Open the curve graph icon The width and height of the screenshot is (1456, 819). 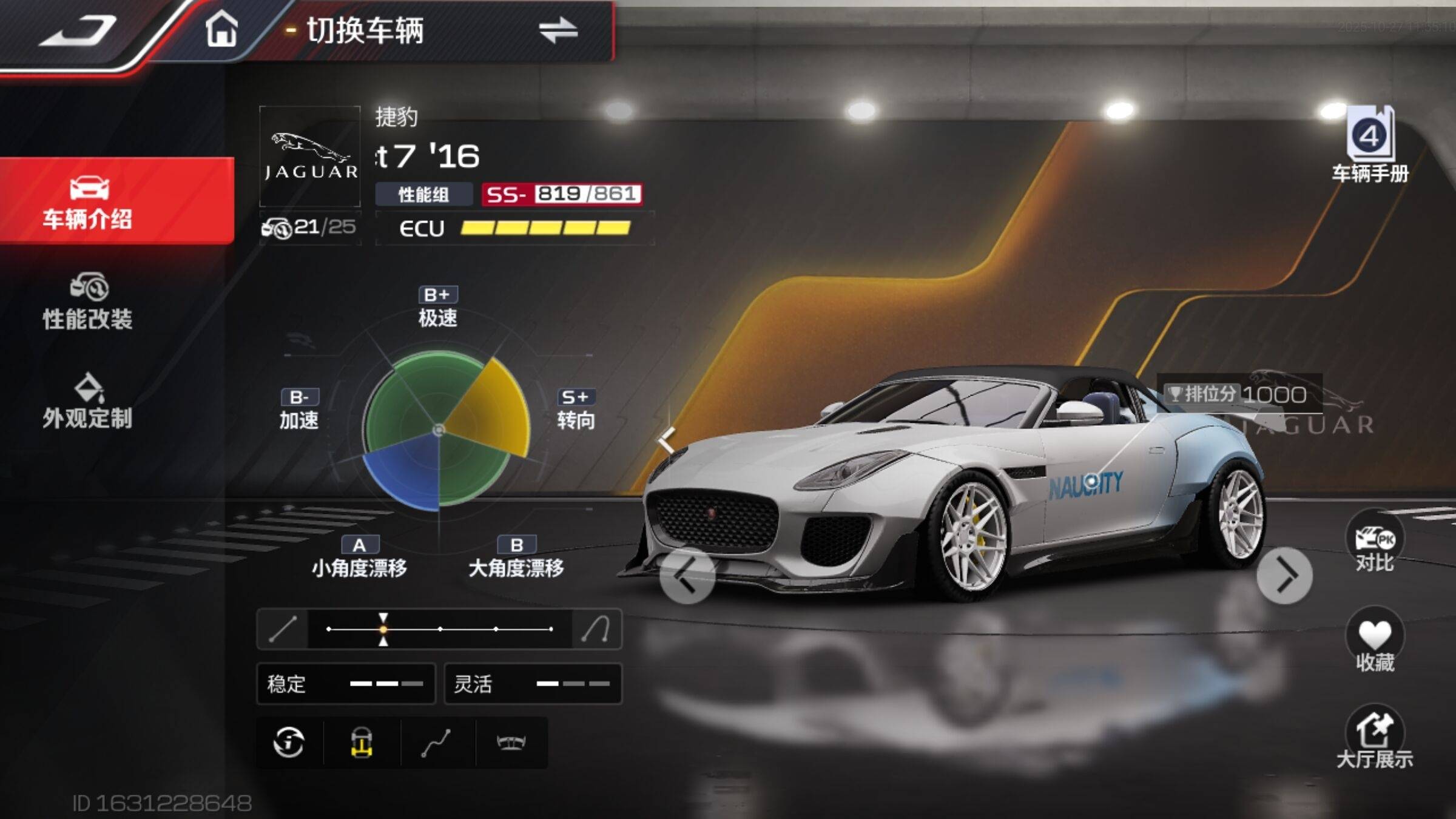click(436, 743)
